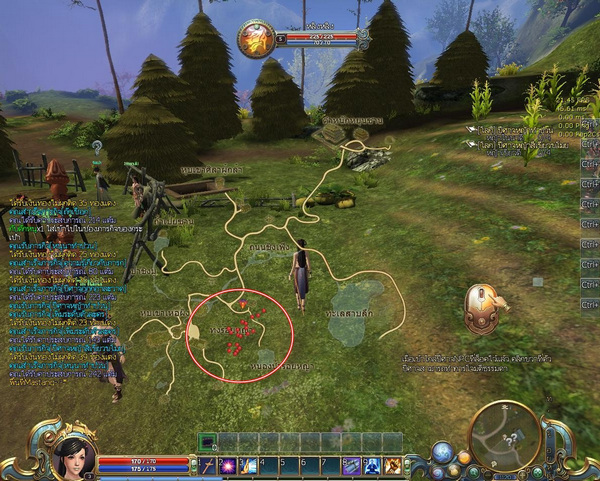Image resolution: width=600 pixels, height=481 pixels.
Task: Open the circular minimap
Action: point(504,435)
